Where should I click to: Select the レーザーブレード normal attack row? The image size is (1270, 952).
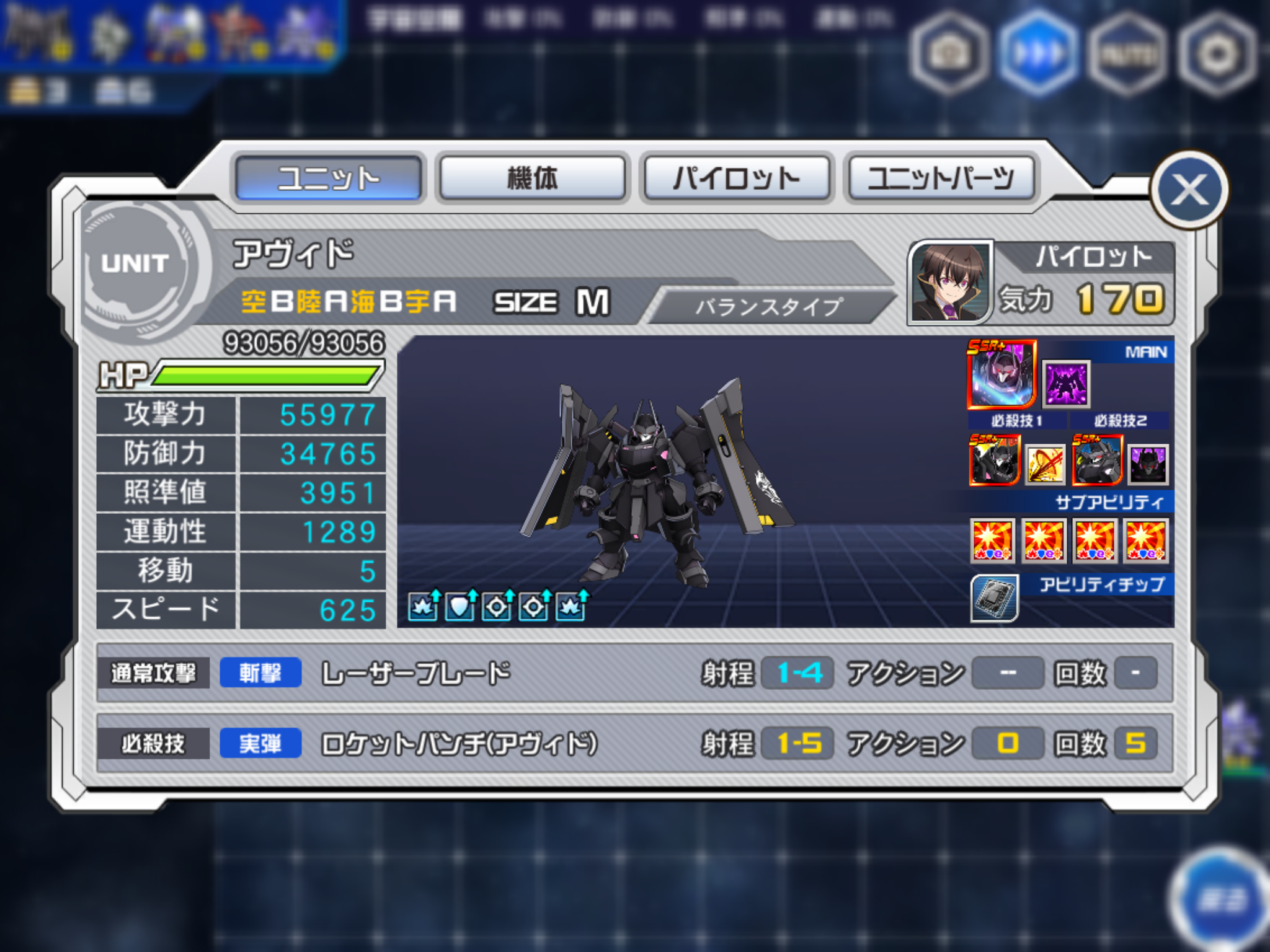tap(634, 673)
